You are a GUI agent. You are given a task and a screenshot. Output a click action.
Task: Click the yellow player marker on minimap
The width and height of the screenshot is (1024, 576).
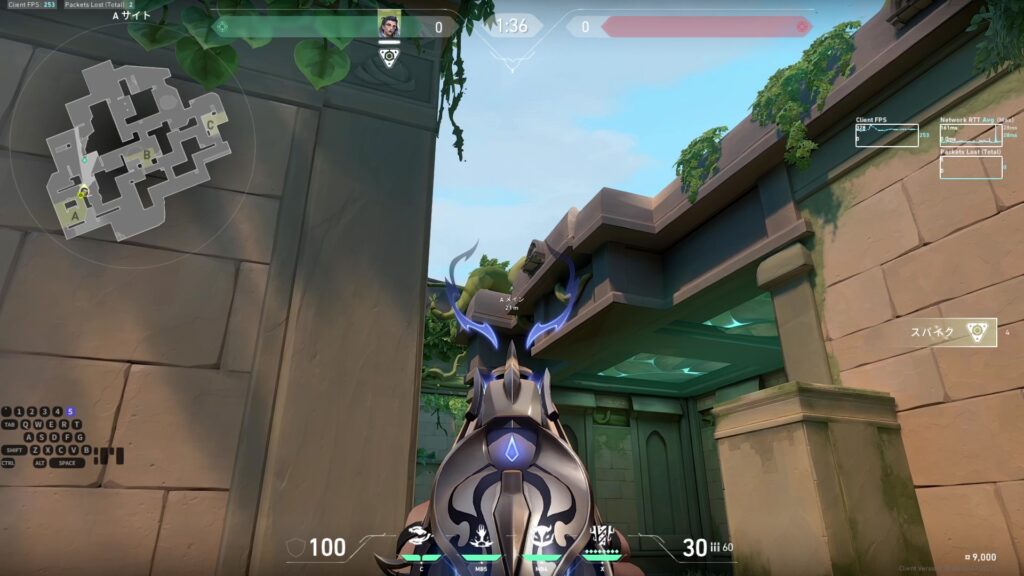pyautogui.click(x=84, y=192)
